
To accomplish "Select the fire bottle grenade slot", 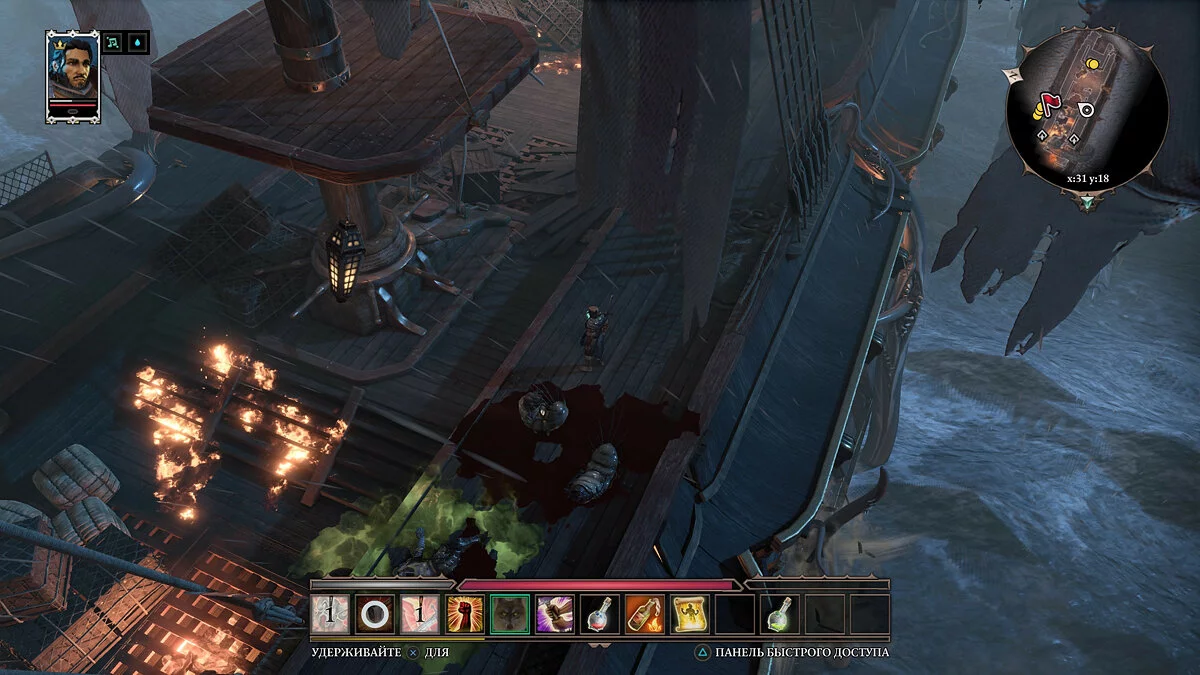I will pos(645,614).
